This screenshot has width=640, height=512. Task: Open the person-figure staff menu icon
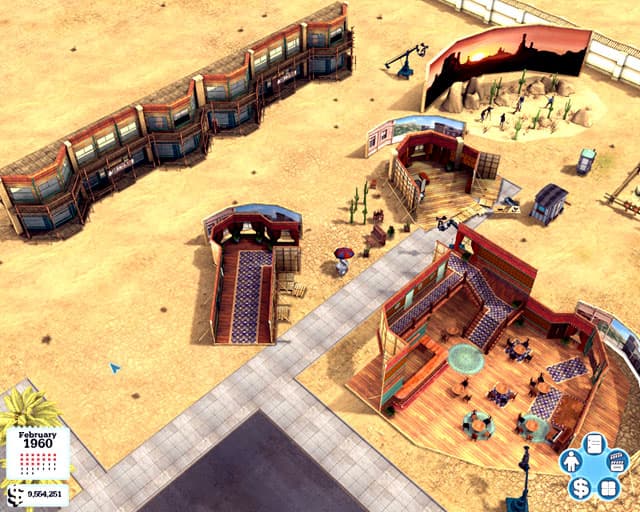tap(571, 463)
